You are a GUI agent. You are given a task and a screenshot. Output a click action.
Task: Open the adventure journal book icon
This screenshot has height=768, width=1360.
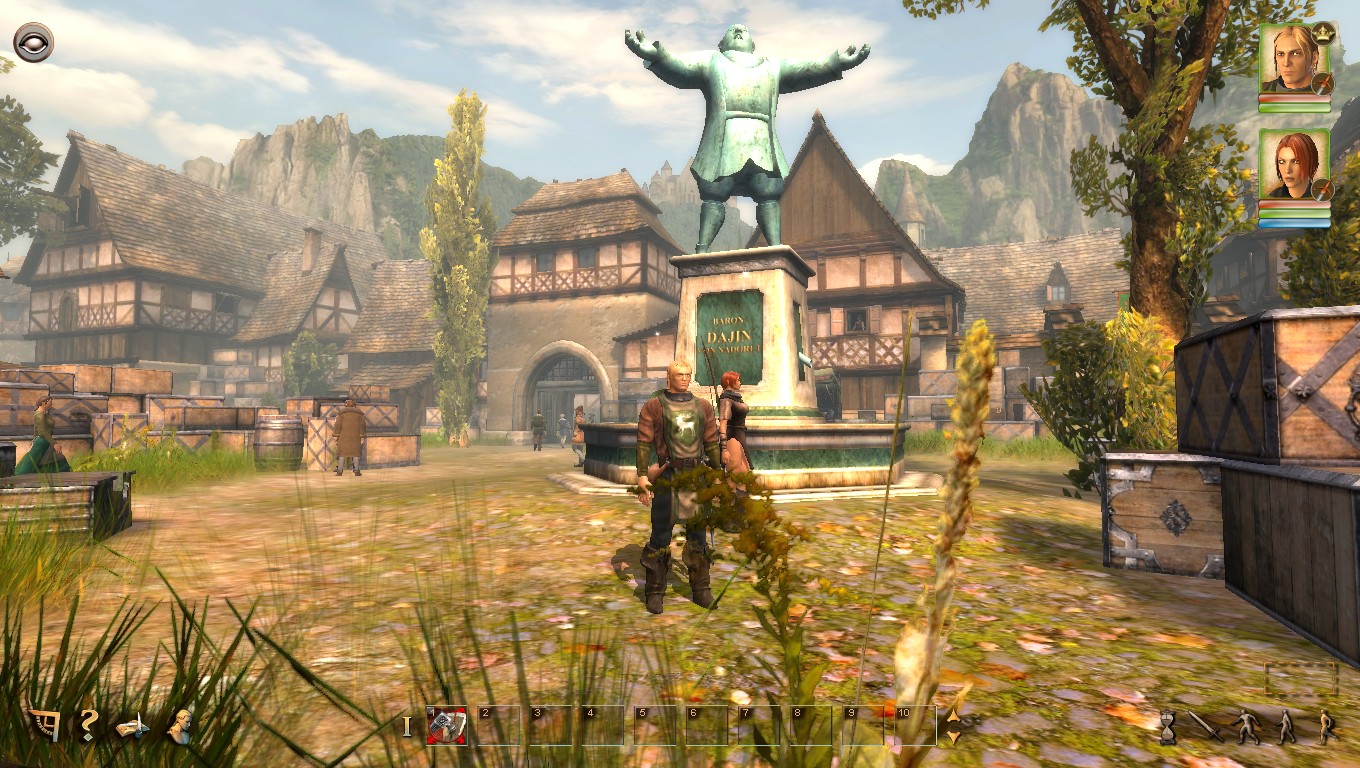131,727
